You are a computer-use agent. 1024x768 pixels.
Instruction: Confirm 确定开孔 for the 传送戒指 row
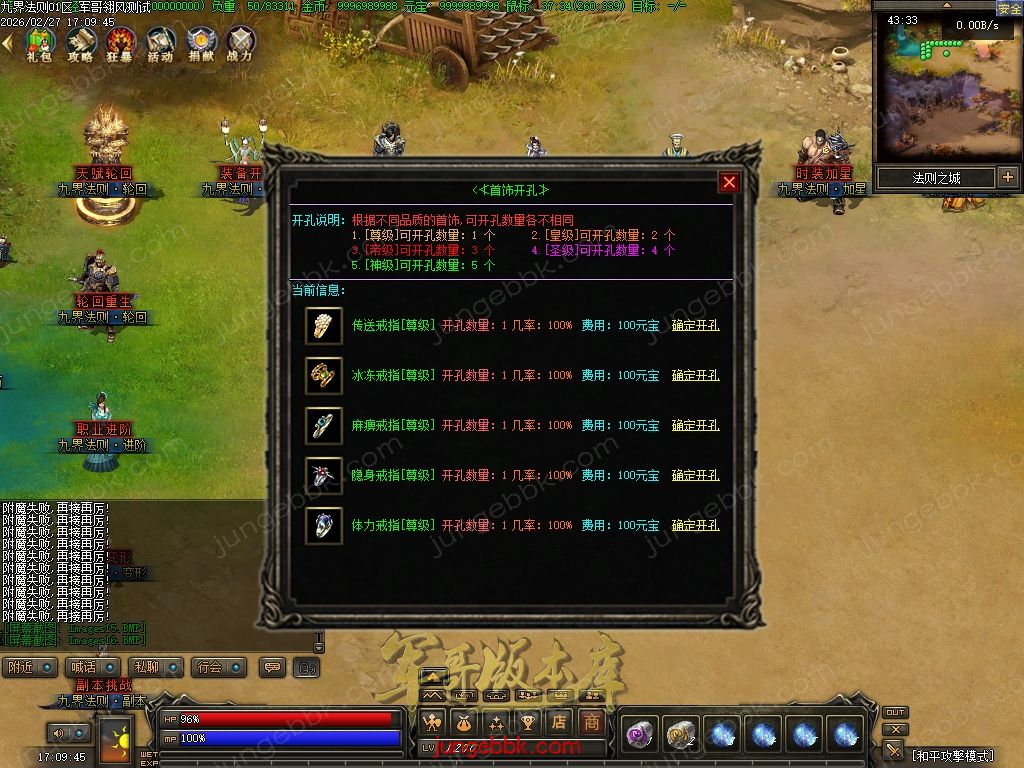pos(695,326)
